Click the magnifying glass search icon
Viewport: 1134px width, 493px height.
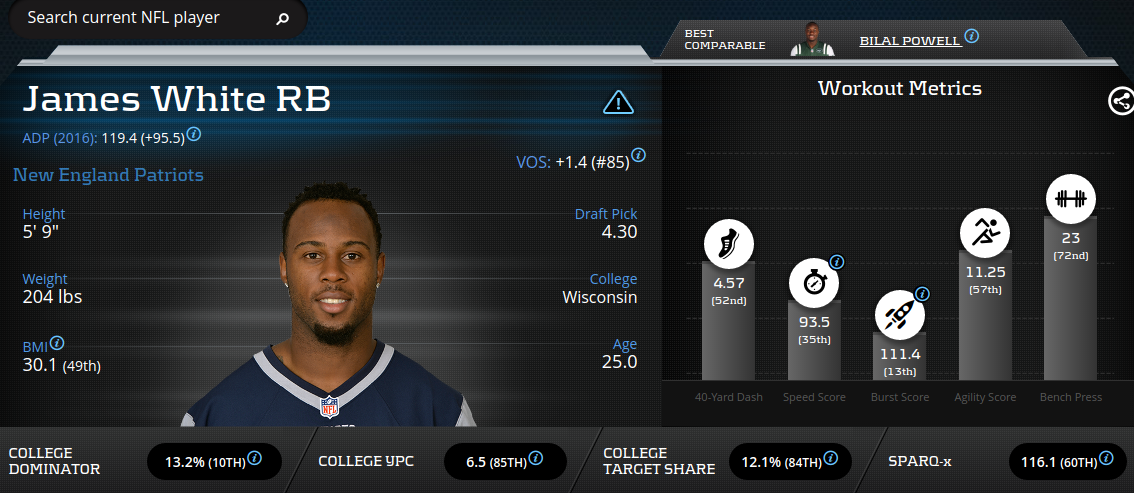282,18
